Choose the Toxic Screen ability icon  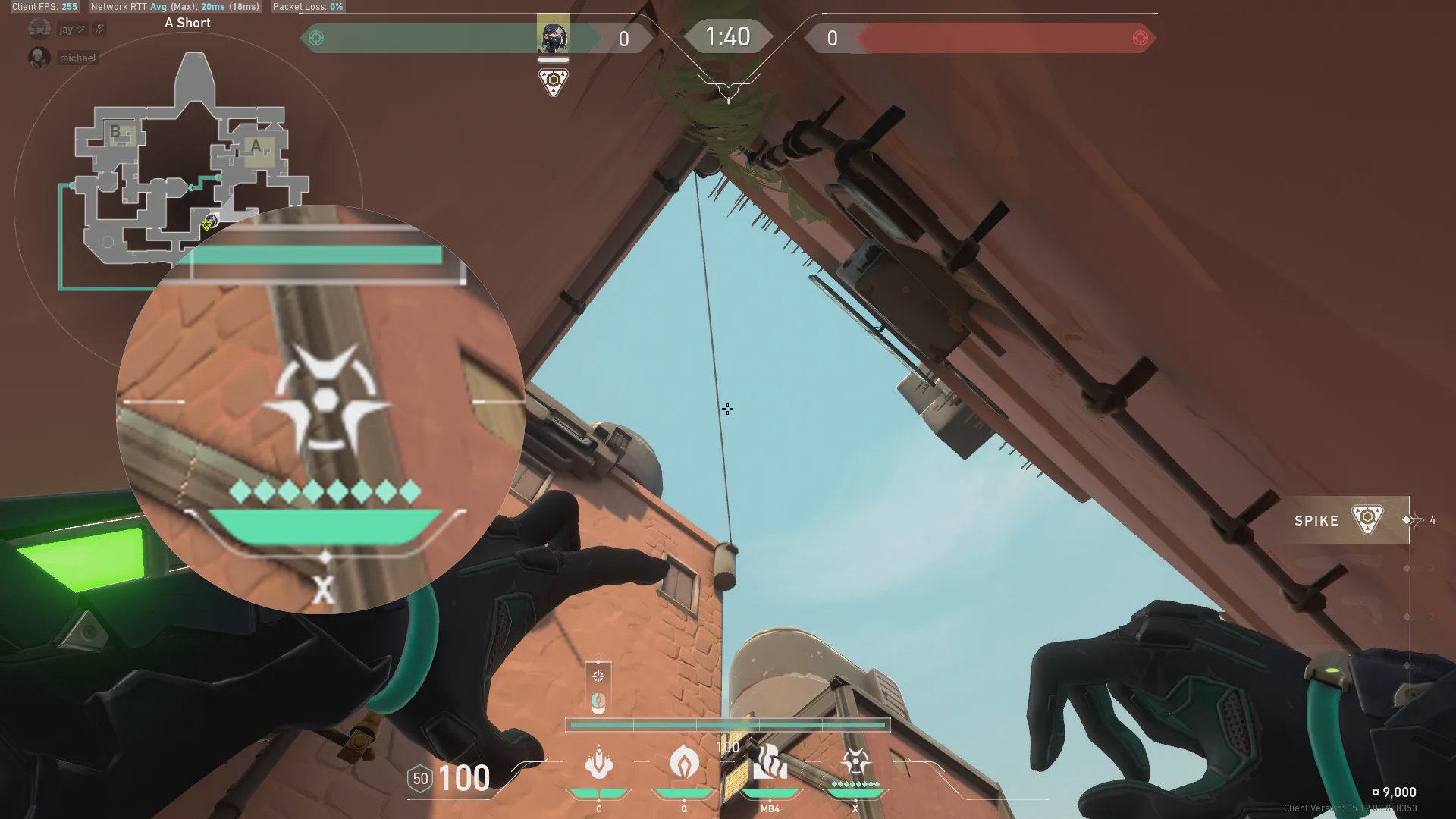pyautogui.click(x=770, y=762)
